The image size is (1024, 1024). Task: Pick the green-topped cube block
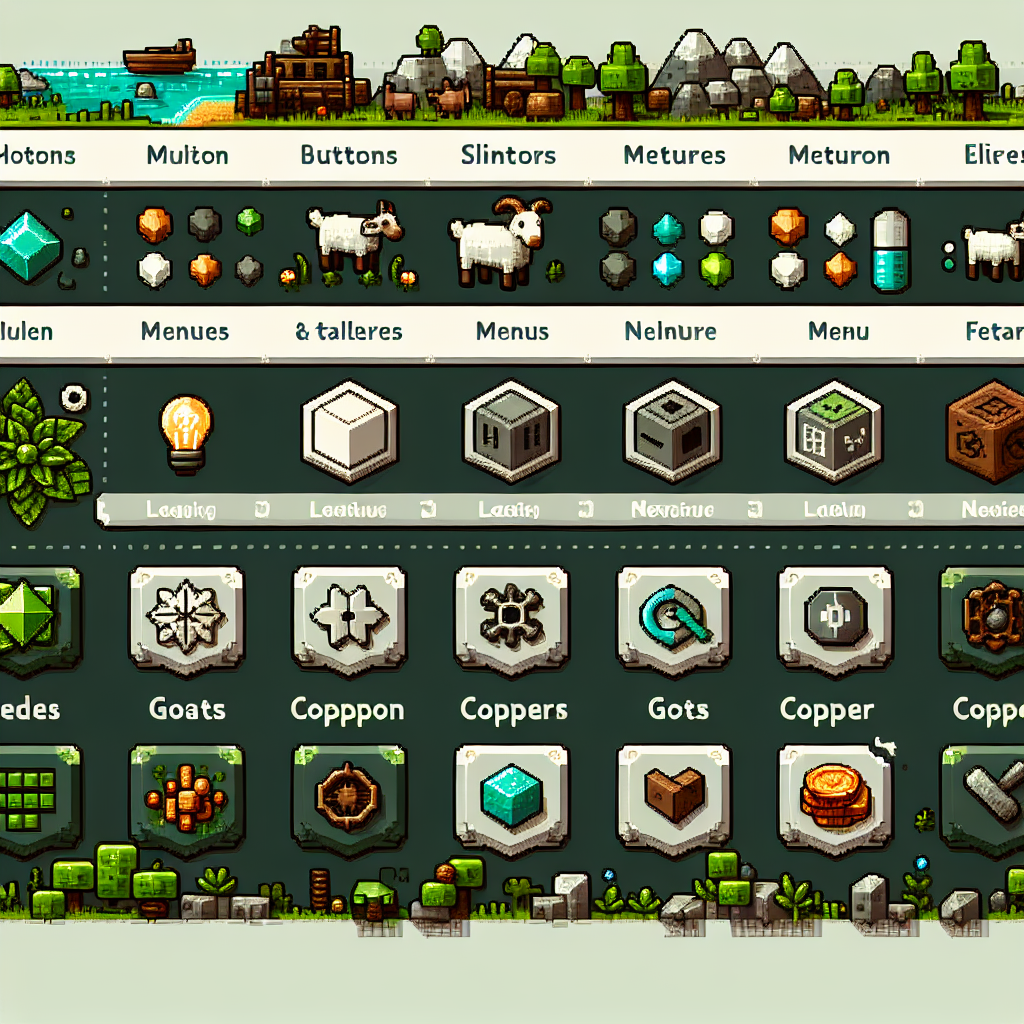pyautogui.click(x=833, y=431)
